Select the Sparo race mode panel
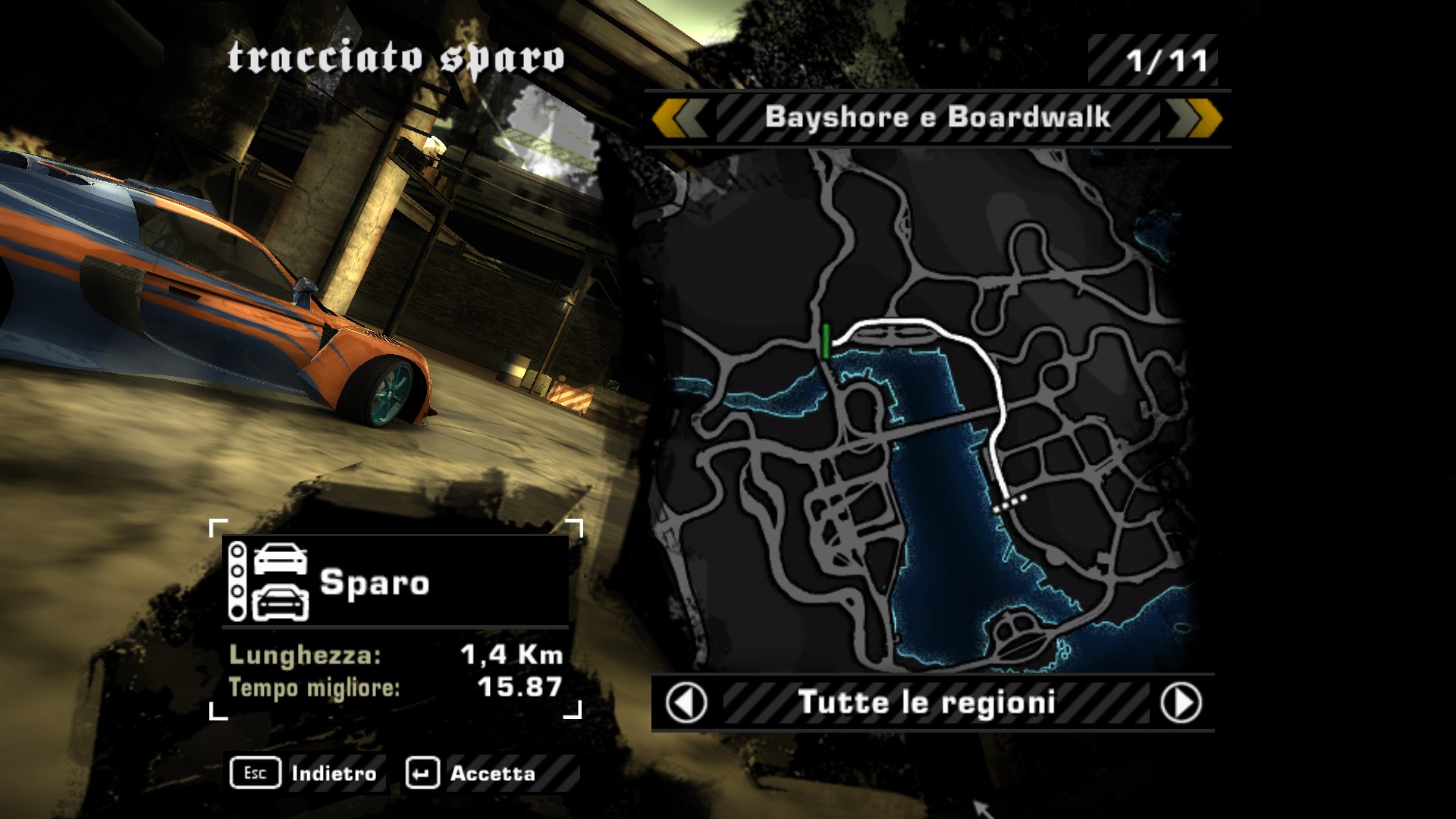Viewport: 1456px width, 819px height. point(395,582)
